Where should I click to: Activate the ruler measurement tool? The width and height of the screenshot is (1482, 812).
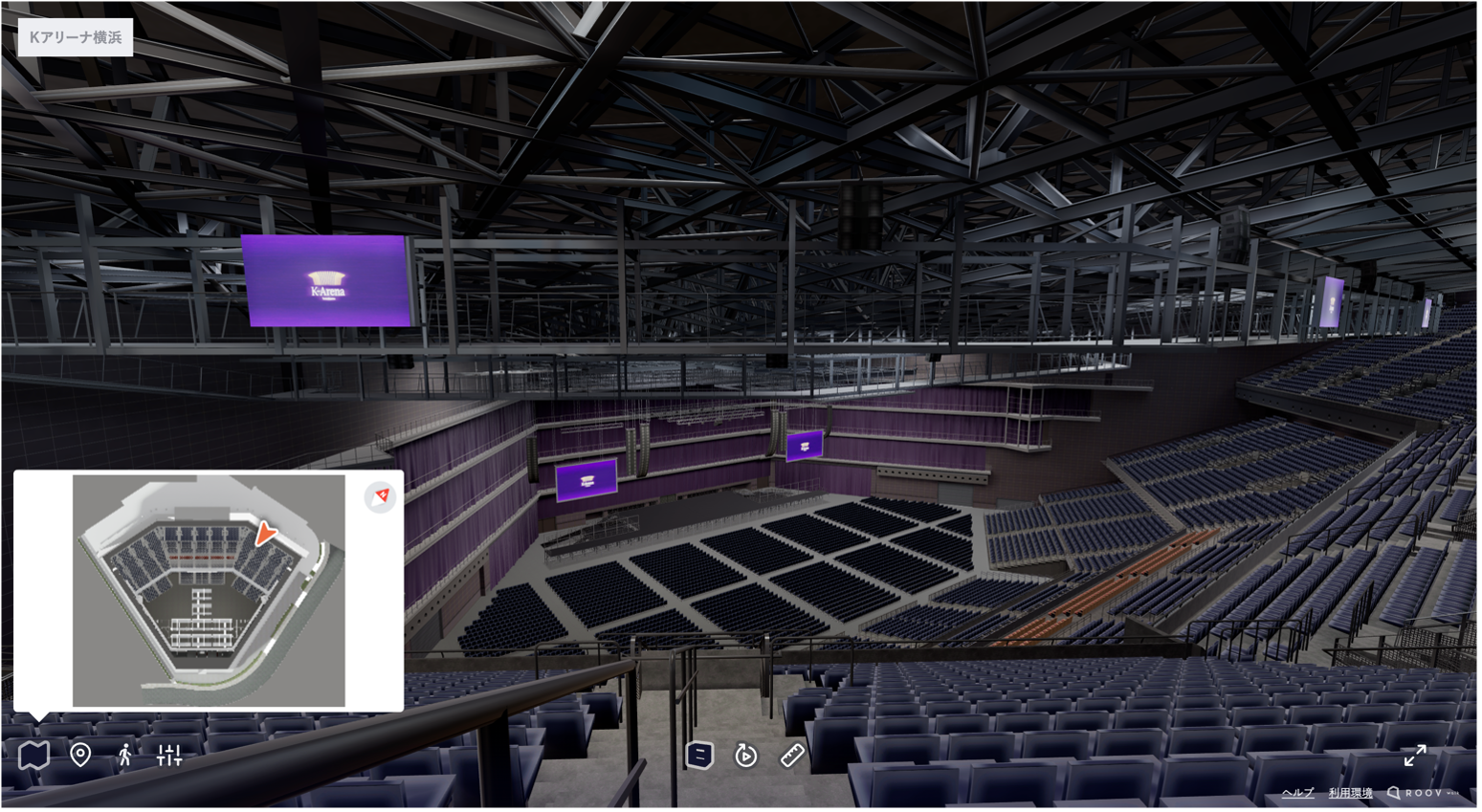coord(792,755)
